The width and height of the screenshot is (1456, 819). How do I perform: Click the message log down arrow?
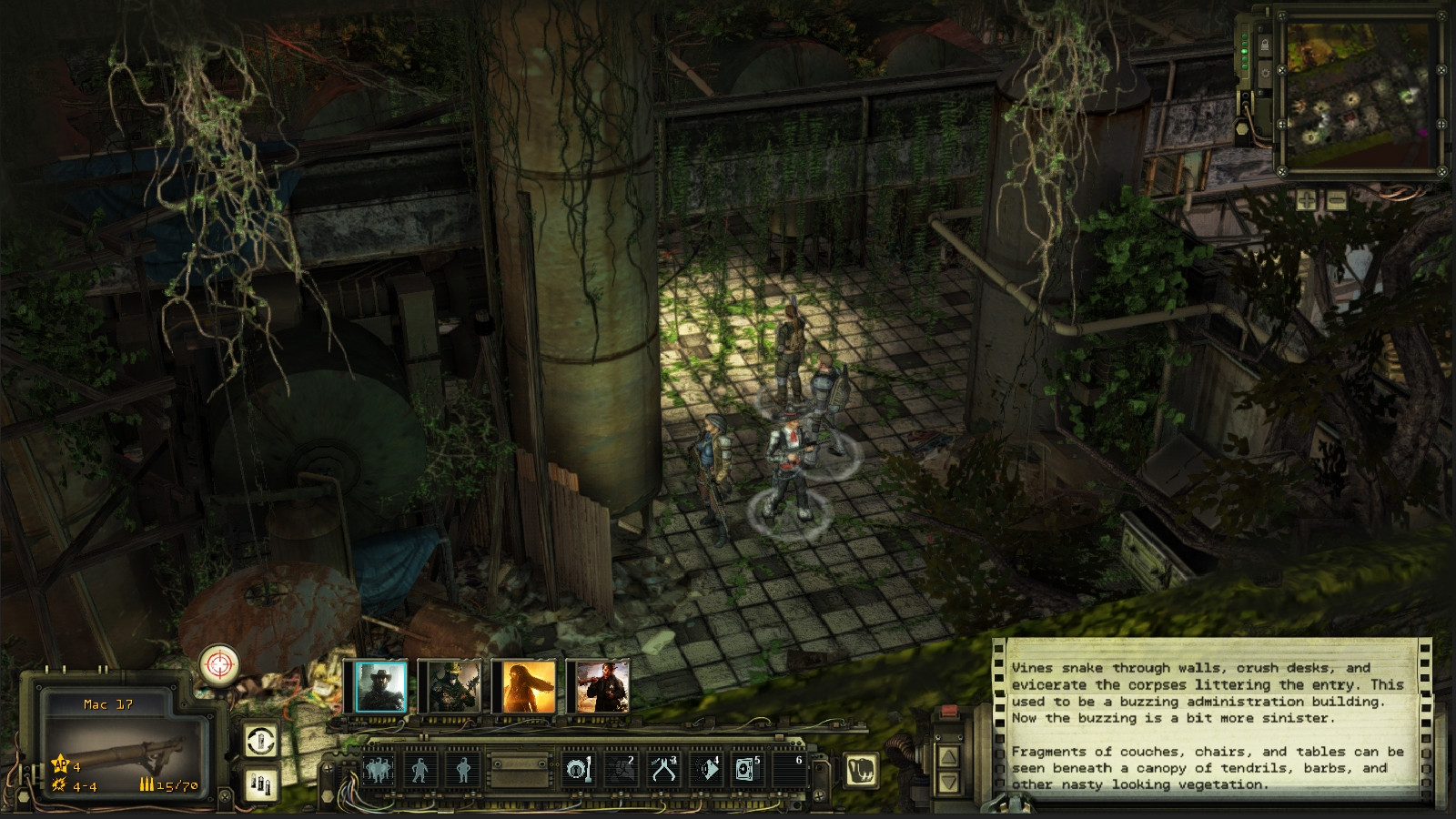948,782
